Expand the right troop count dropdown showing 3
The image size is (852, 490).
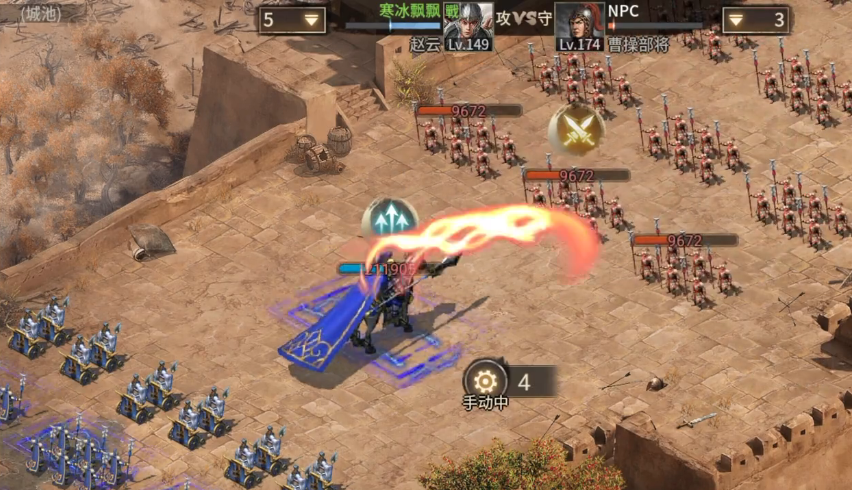tap(736, 19)
